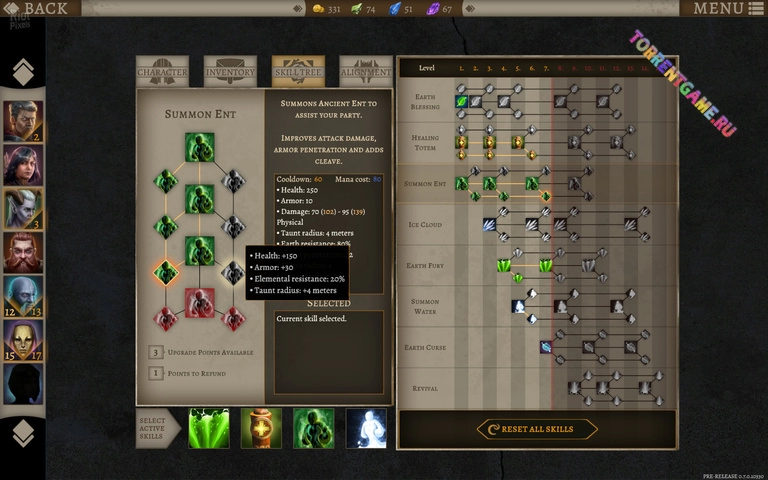Select the green Earth Fury active skill slot

pyautogui.click(x=209, y=428)
